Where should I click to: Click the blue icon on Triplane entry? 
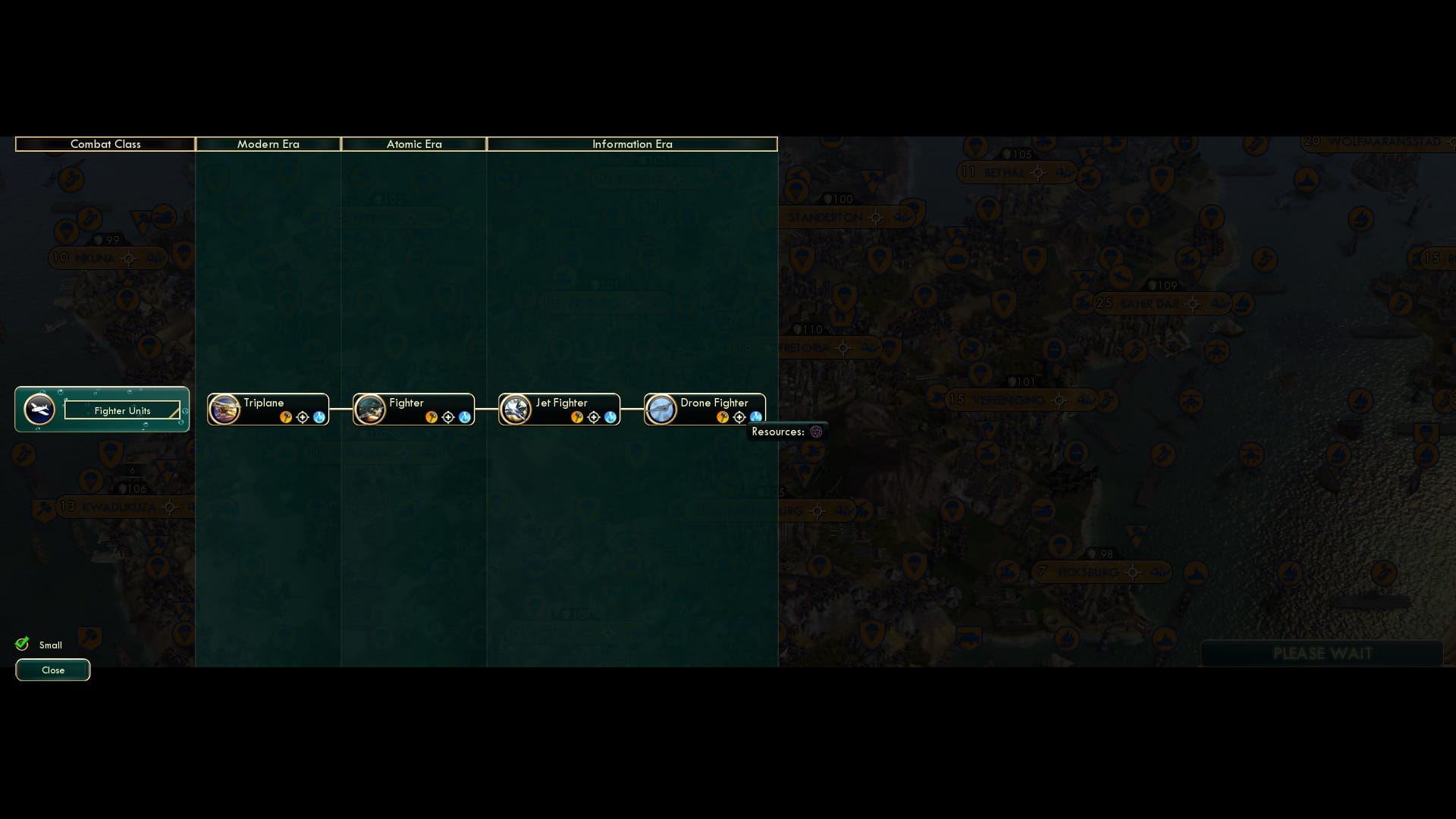[x=318, y=416]
